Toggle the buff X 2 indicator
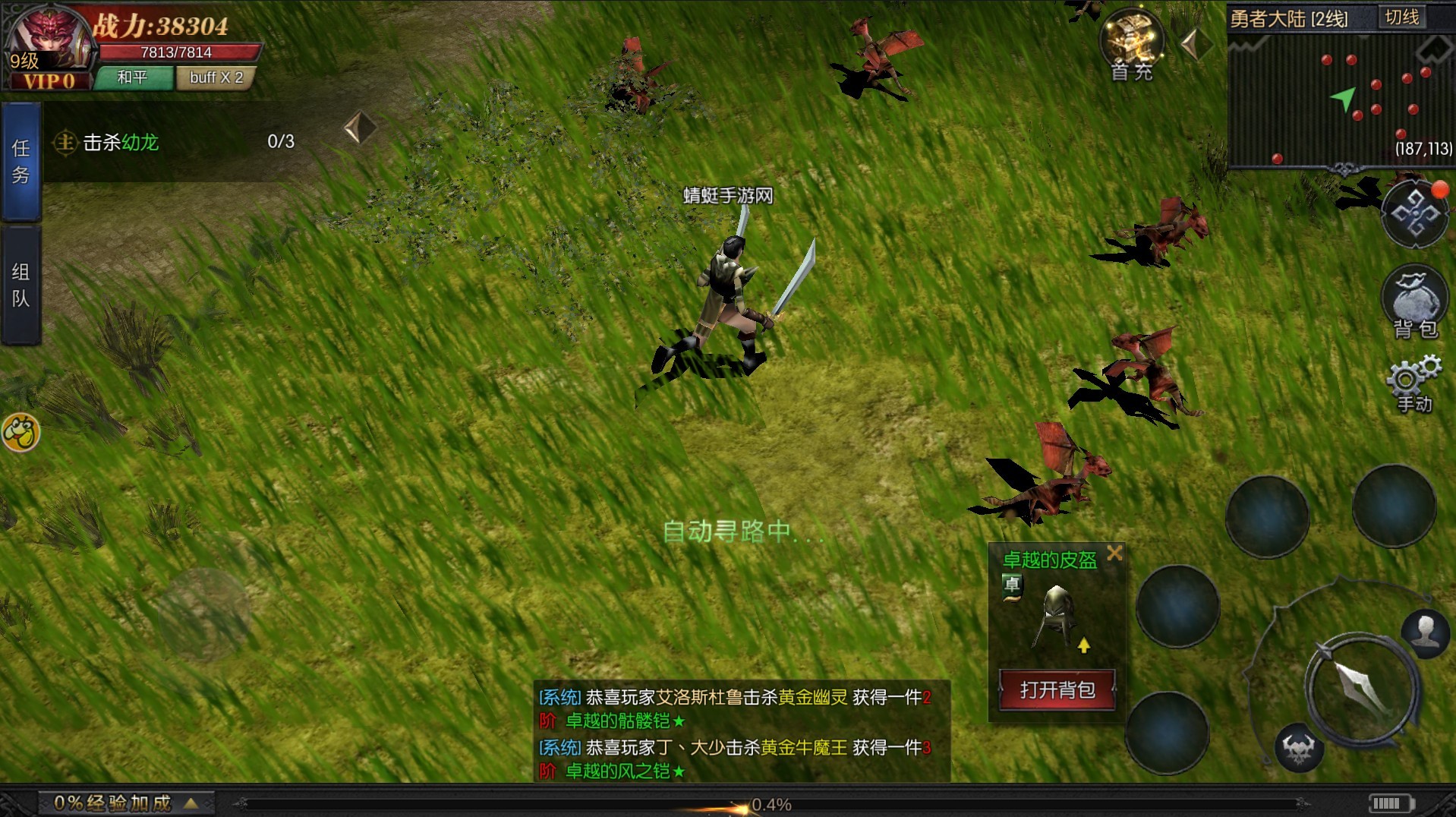The width and height of the screenshot is (1456, 817). (216, 78)
